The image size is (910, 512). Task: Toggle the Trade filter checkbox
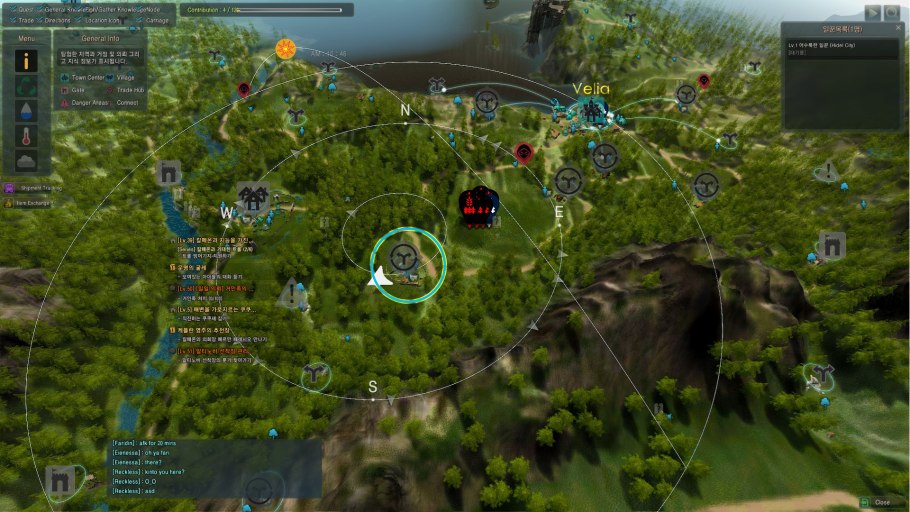tap(11, 20)
